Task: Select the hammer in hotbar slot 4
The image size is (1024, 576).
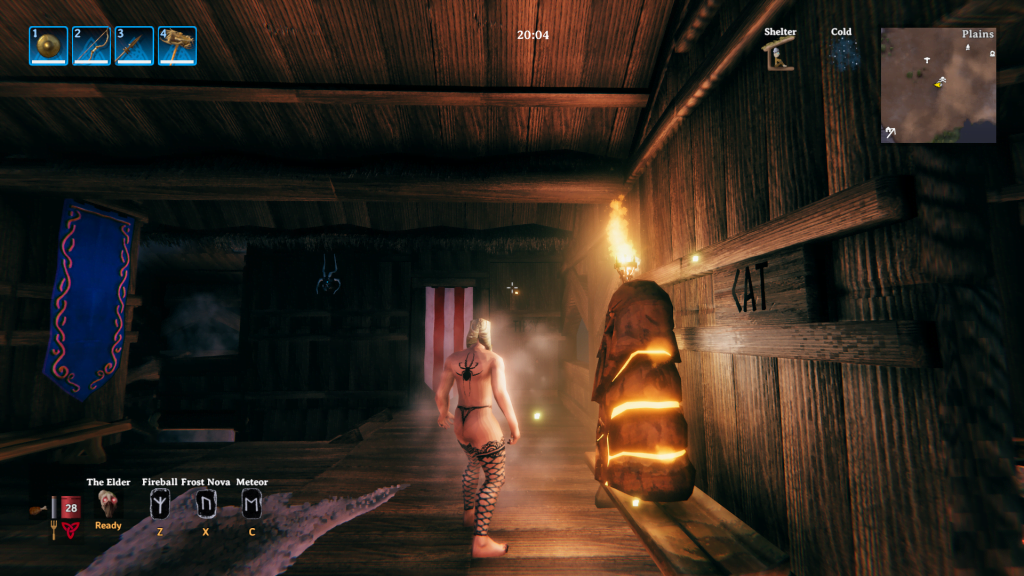Action: tap(177, 45)
